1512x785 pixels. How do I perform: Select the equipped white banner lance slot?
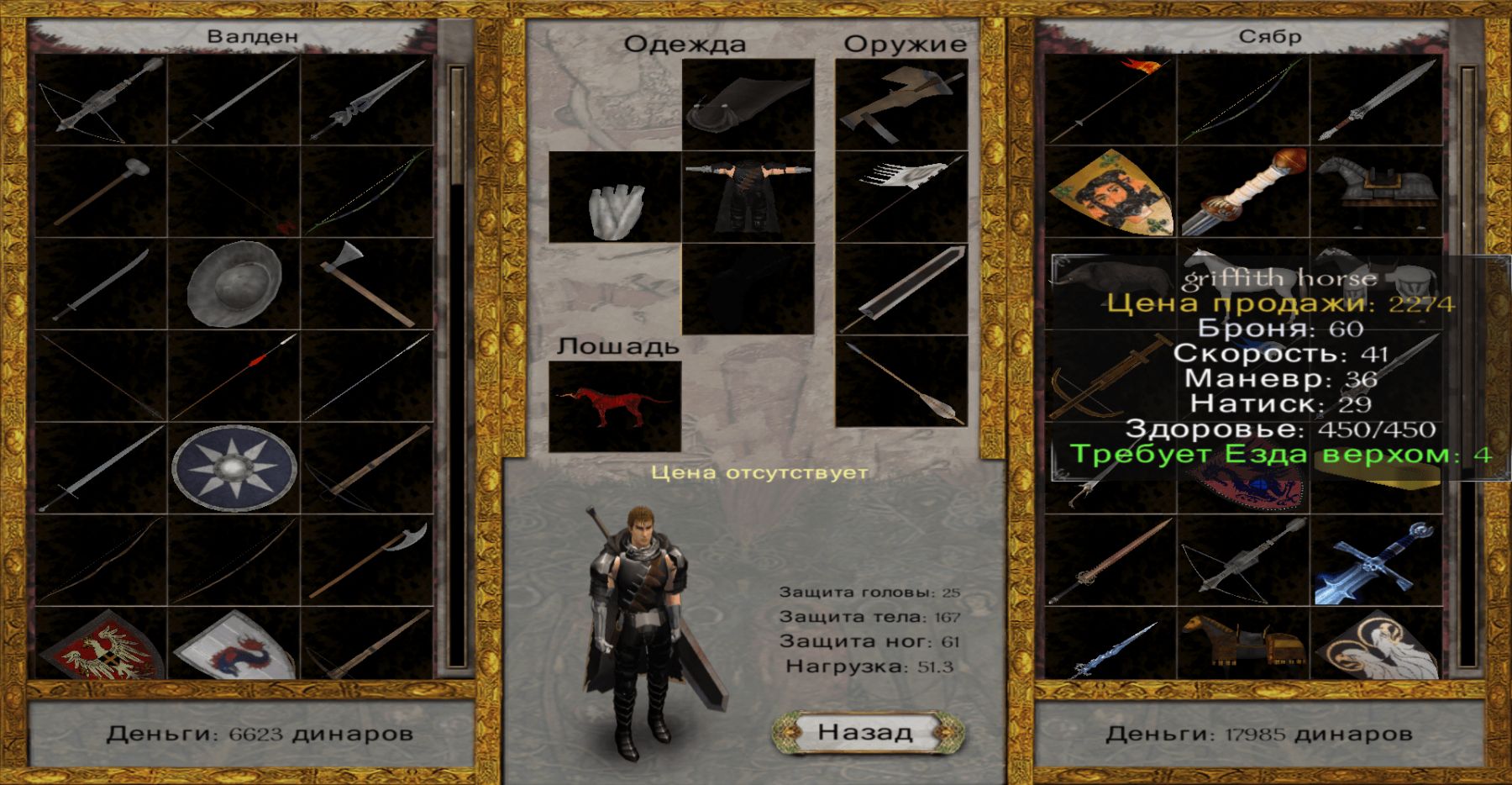tap(901, 198)
